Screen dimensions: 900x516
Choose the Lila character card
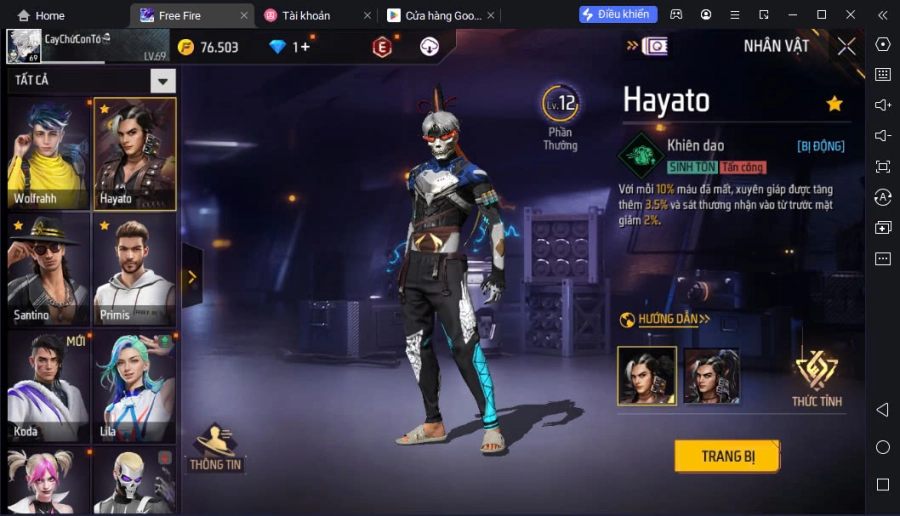point(135,386)
